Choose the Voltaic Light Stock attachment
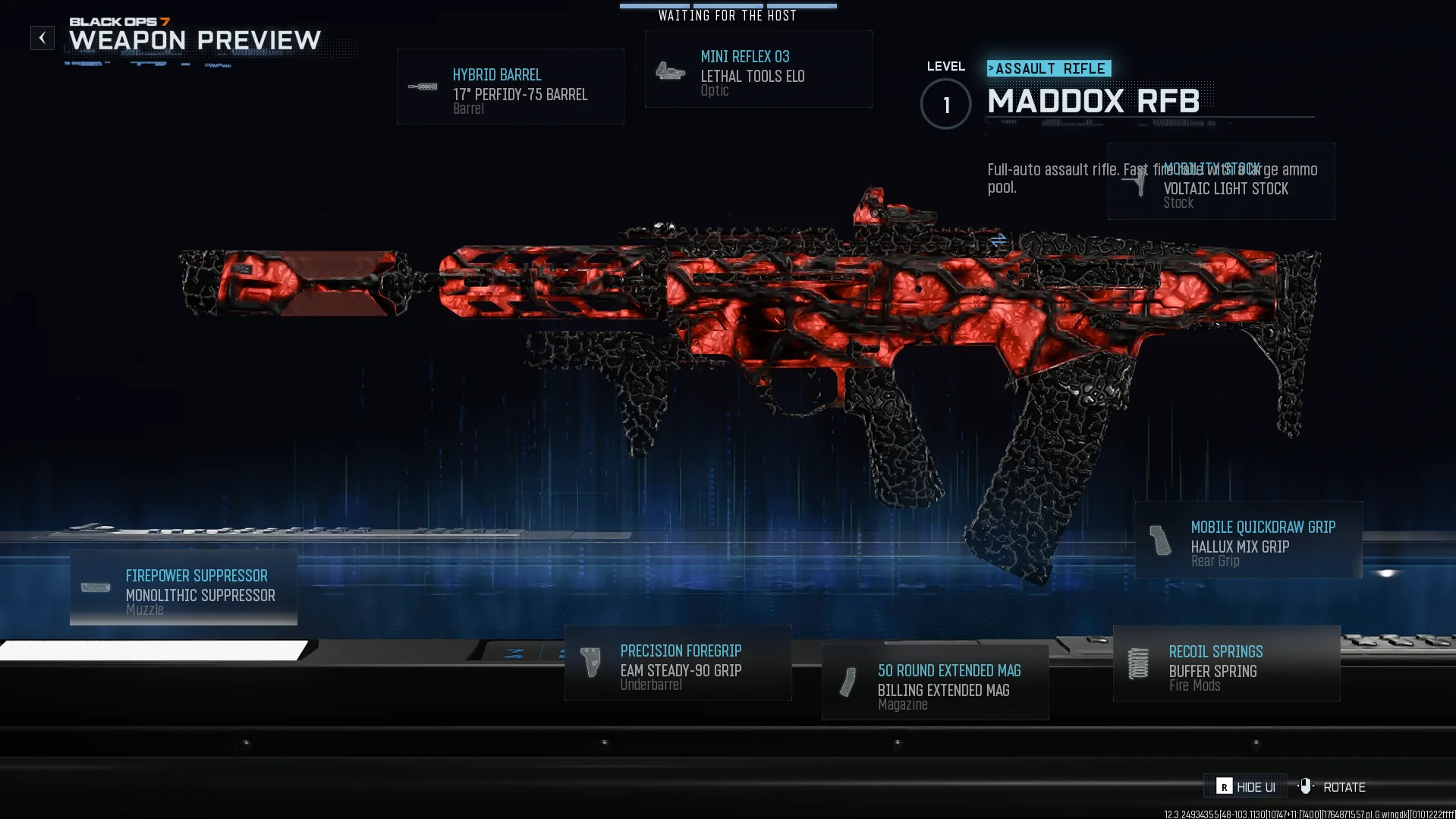 (x=1221, y=182)
